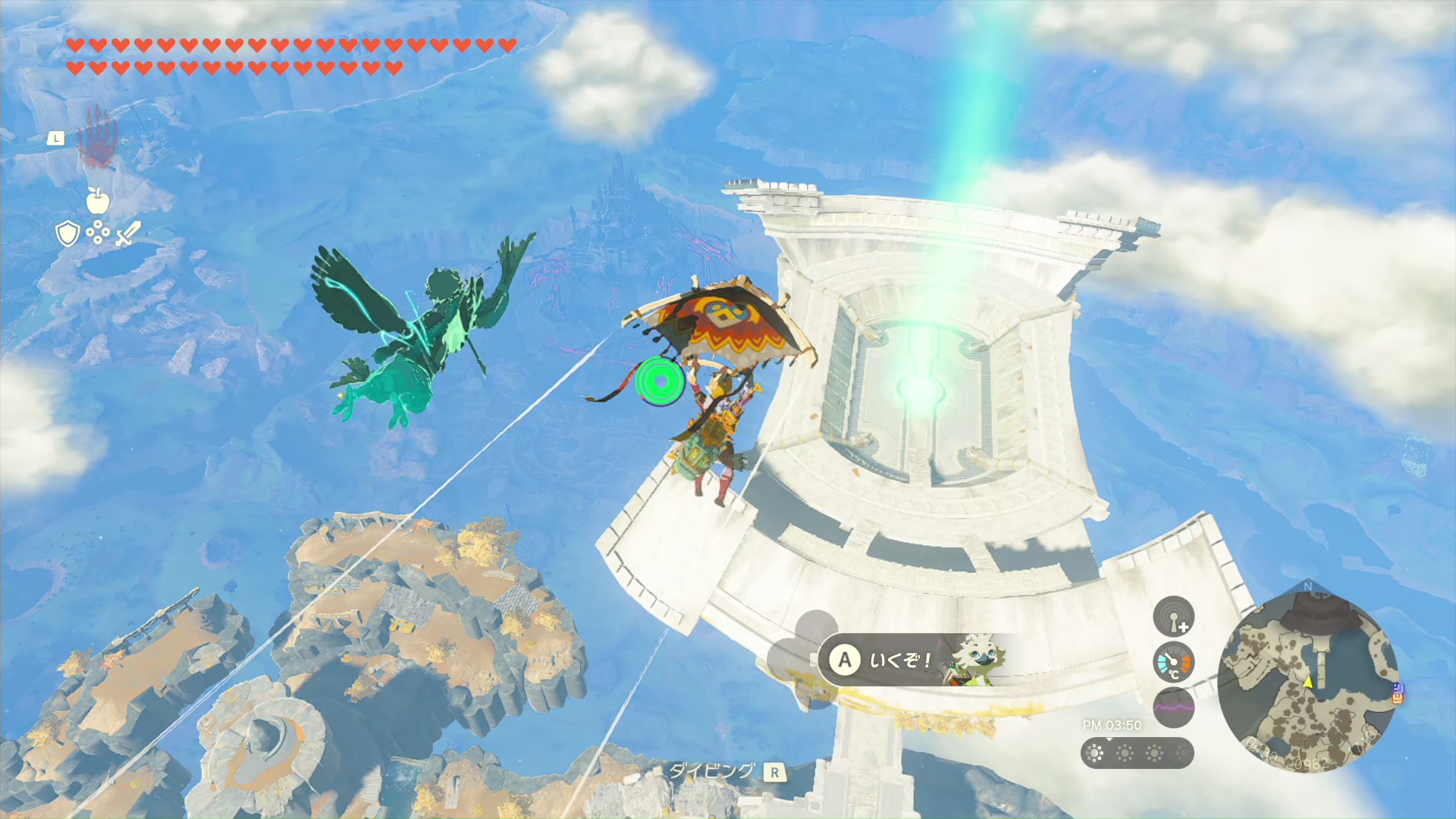1456x819 pixels.
Task: Select the blue chest marker on minimap edge
Action: point(1398,692)
